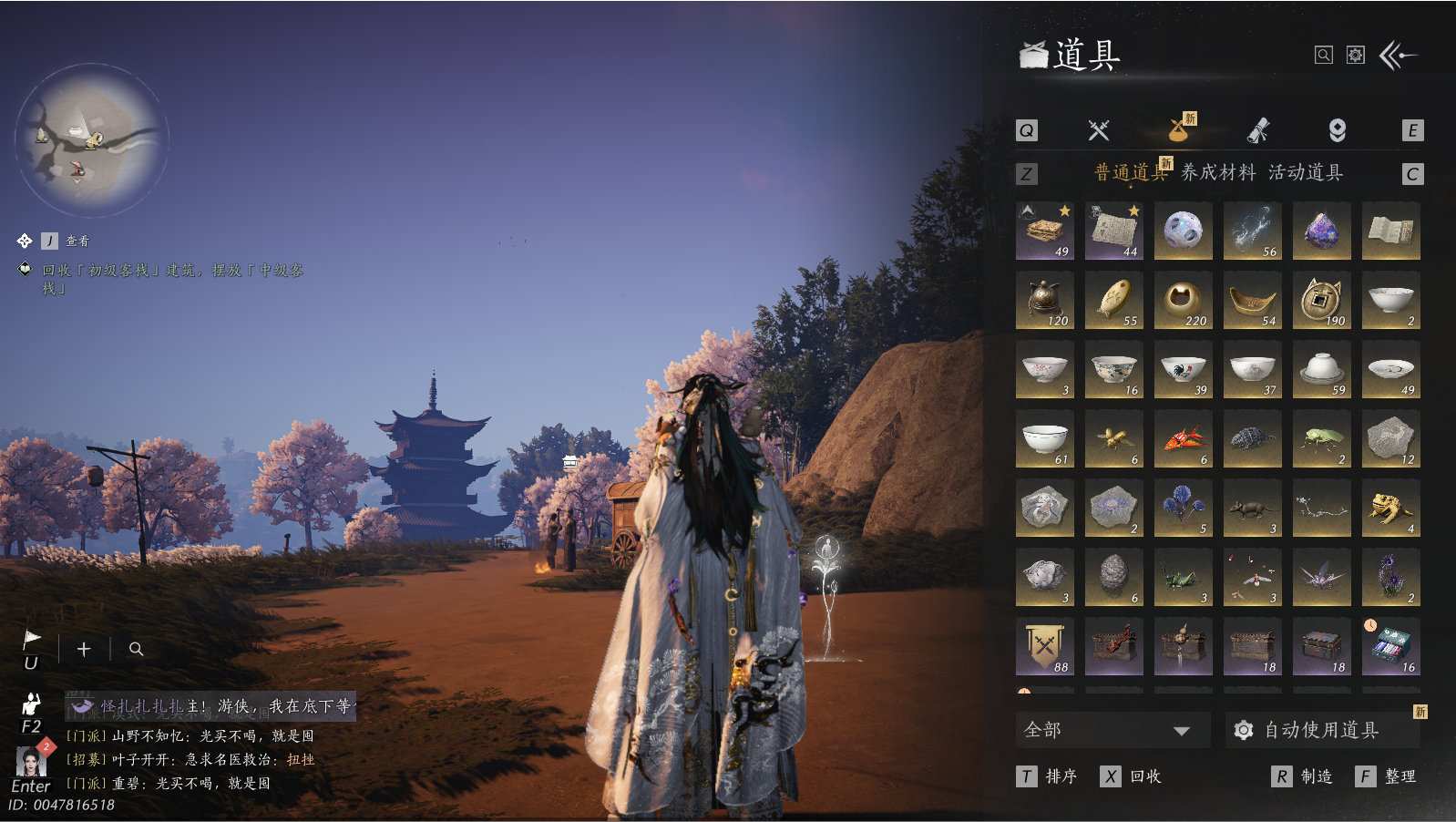Select the purple crystal ore item
Image resolution: width=1456 pixels, height=822 pixels.
1321,231
